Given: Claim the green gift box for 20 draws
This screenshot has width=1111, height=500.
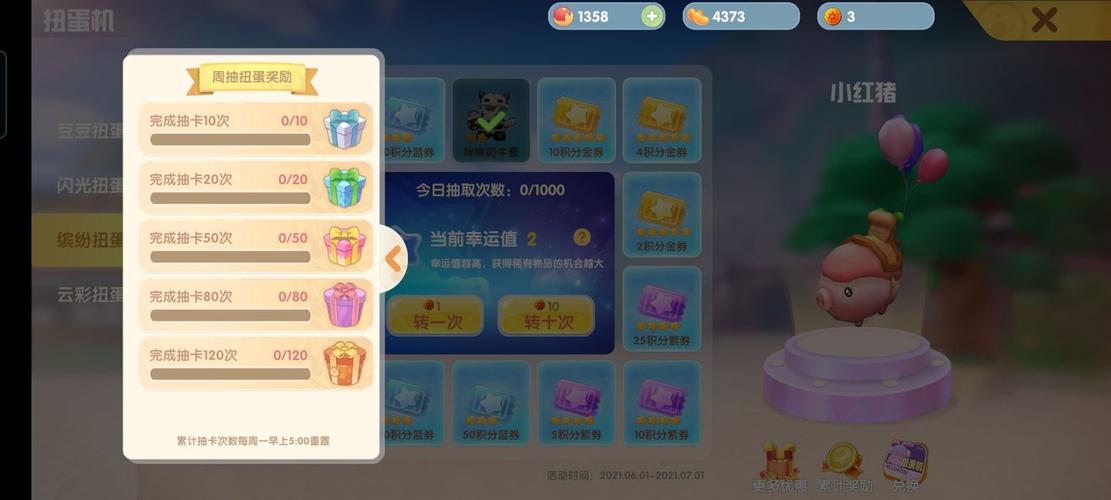Looking at the screenshot, I should (344, 187).
